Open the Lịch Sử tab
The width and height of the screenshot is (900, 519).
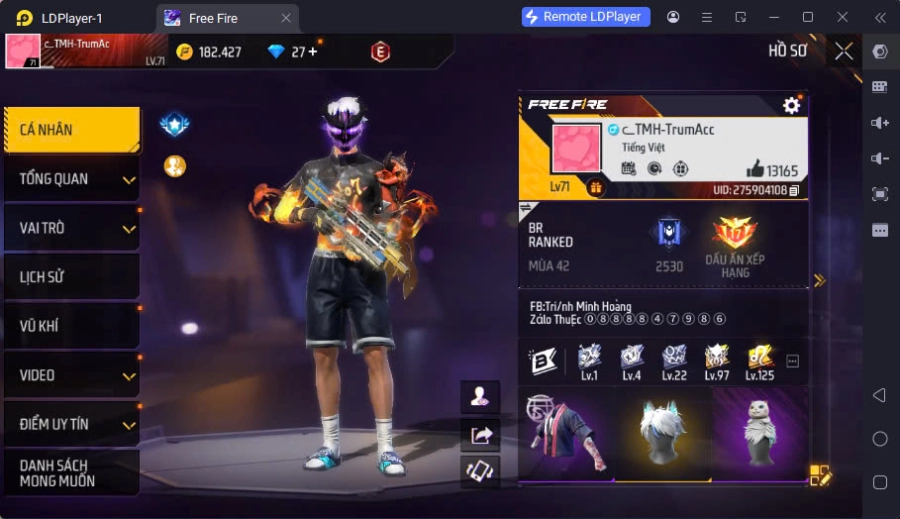[71, 277]
